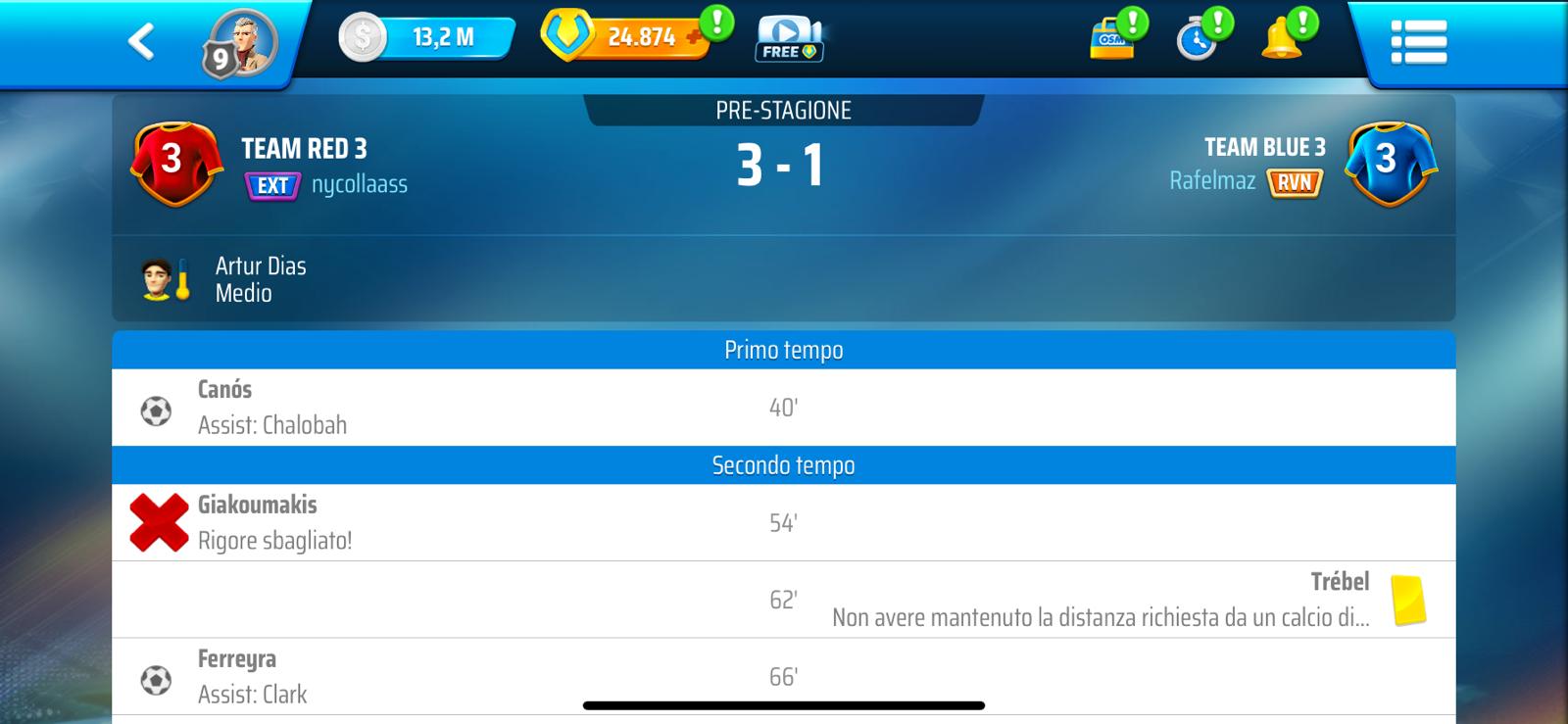Select the Canós goal event row
The height and width of the screenshot is (724, 1568).
(783, 408)
